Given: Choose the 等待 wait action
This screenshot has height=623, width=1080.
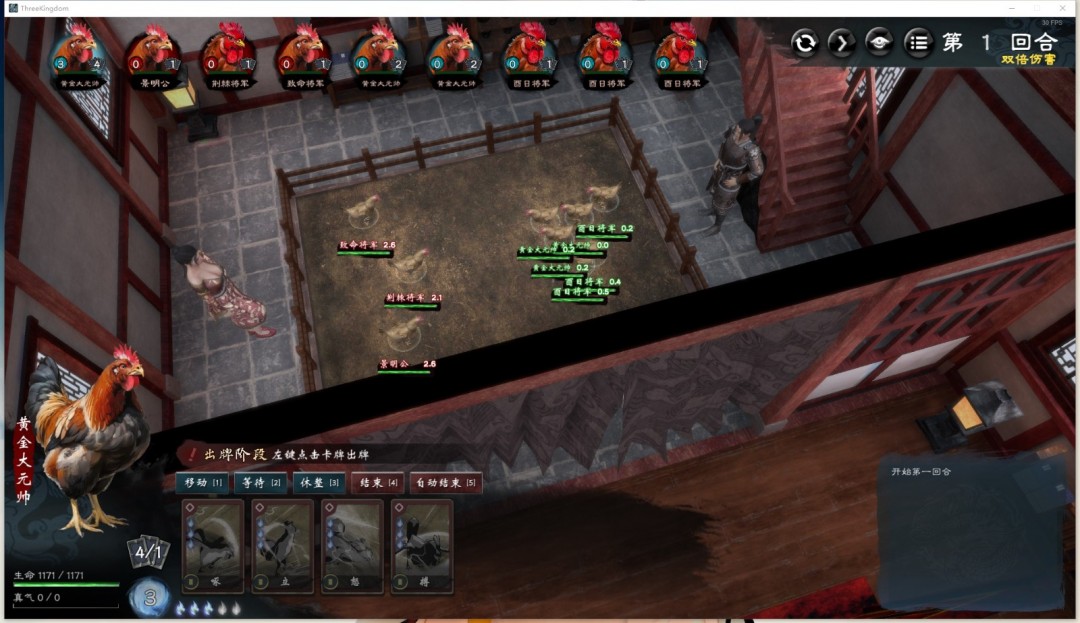Looking at the screenshot, I should click(260, 483).
